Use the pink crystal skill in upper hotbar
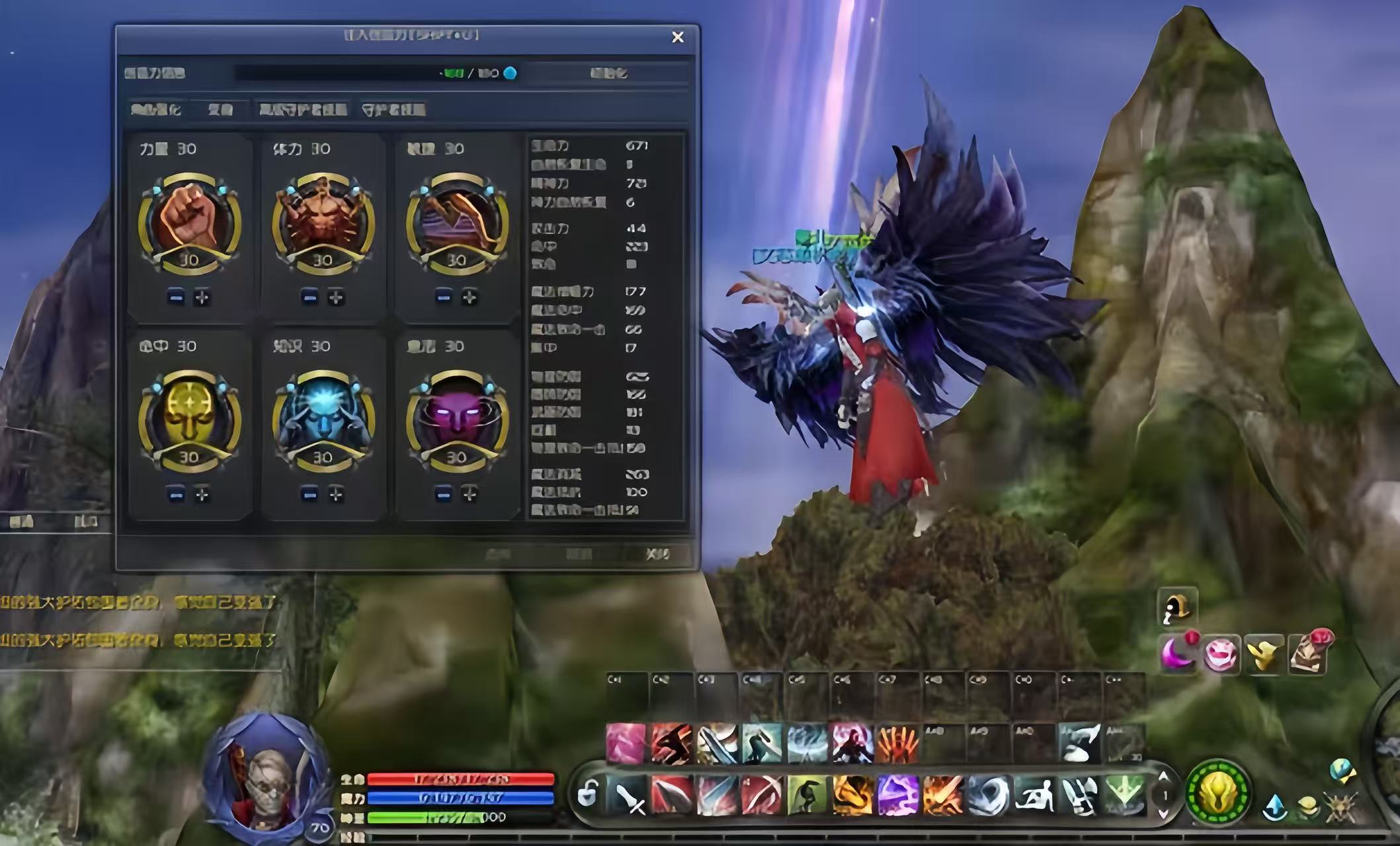The height and width of the screenshot is (846, 1400). (x=626, y=744)
